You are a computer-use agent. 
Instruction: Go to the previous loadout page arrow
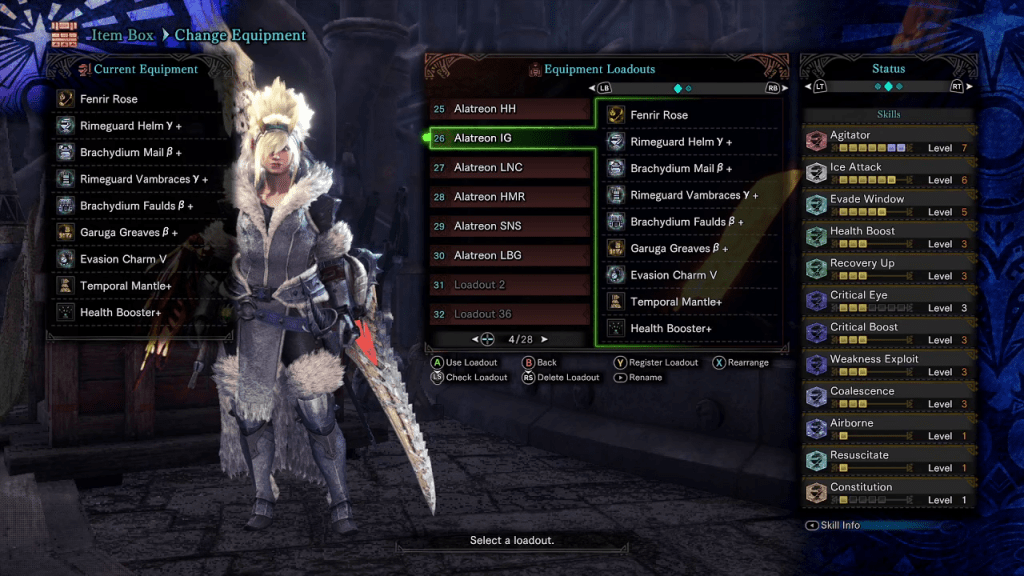point(476,340)
